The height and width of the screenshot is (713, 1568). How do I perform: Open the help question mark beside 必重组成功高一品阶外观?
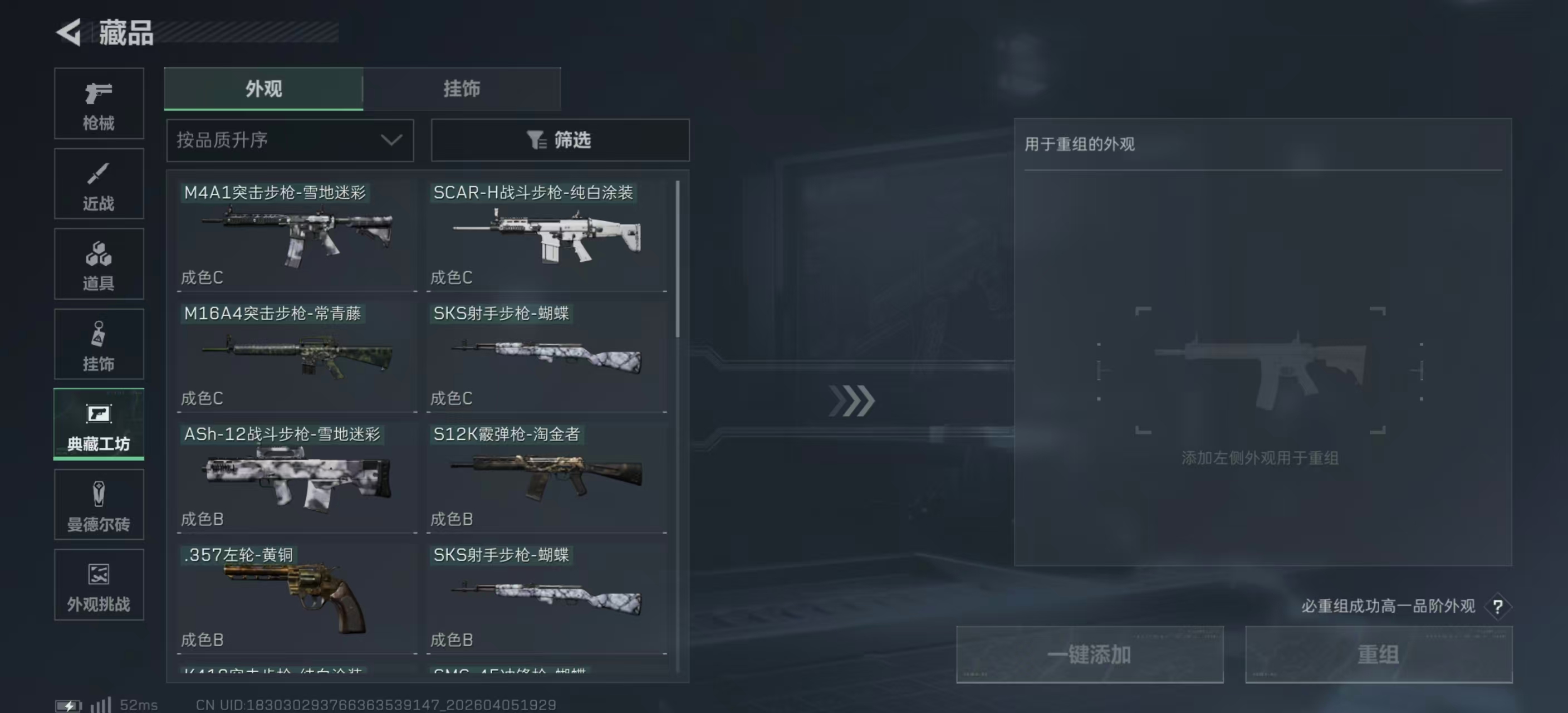click(1498, 607)
